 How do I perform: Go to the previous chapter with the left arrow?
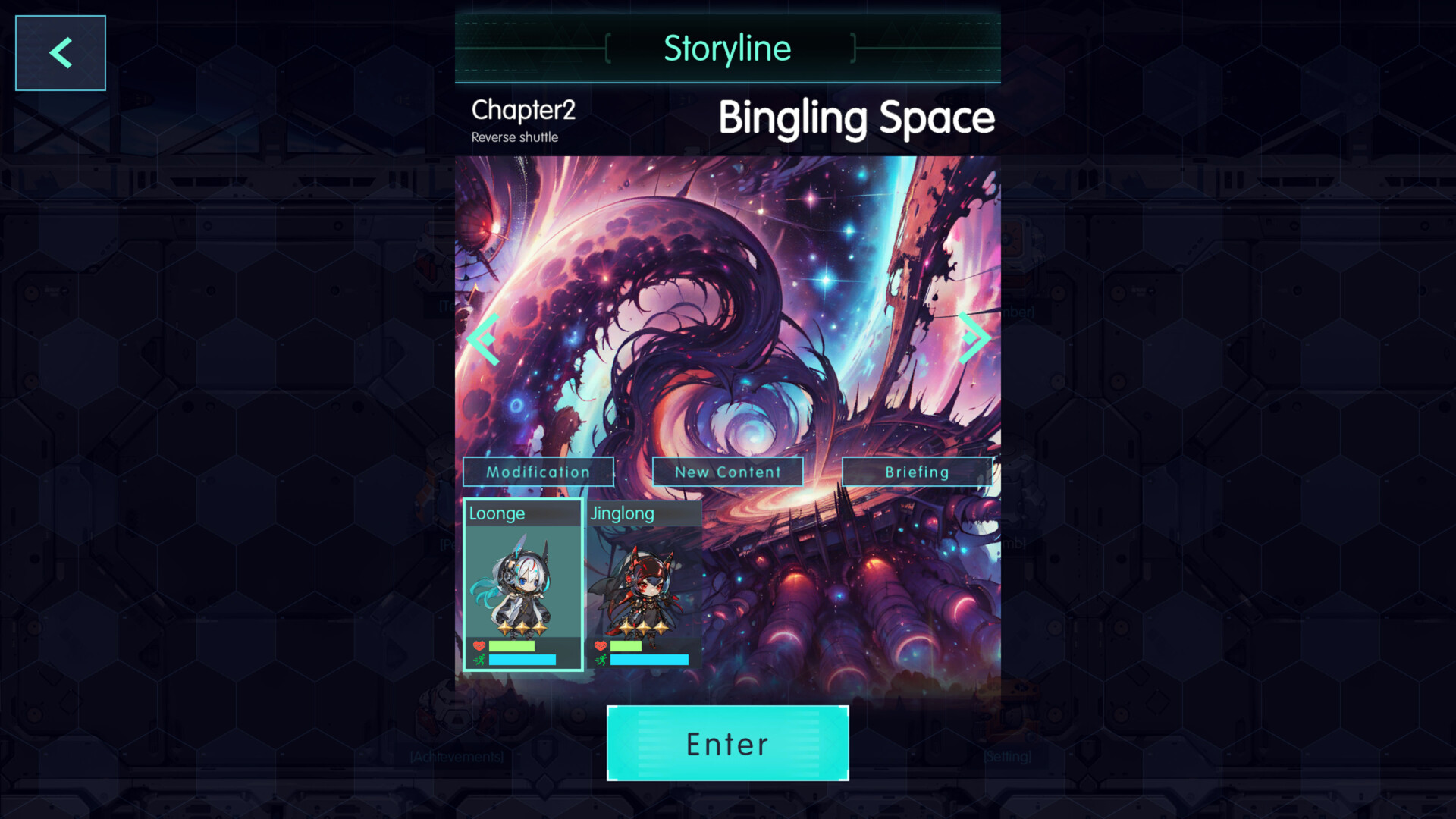(x=481, y=338)
